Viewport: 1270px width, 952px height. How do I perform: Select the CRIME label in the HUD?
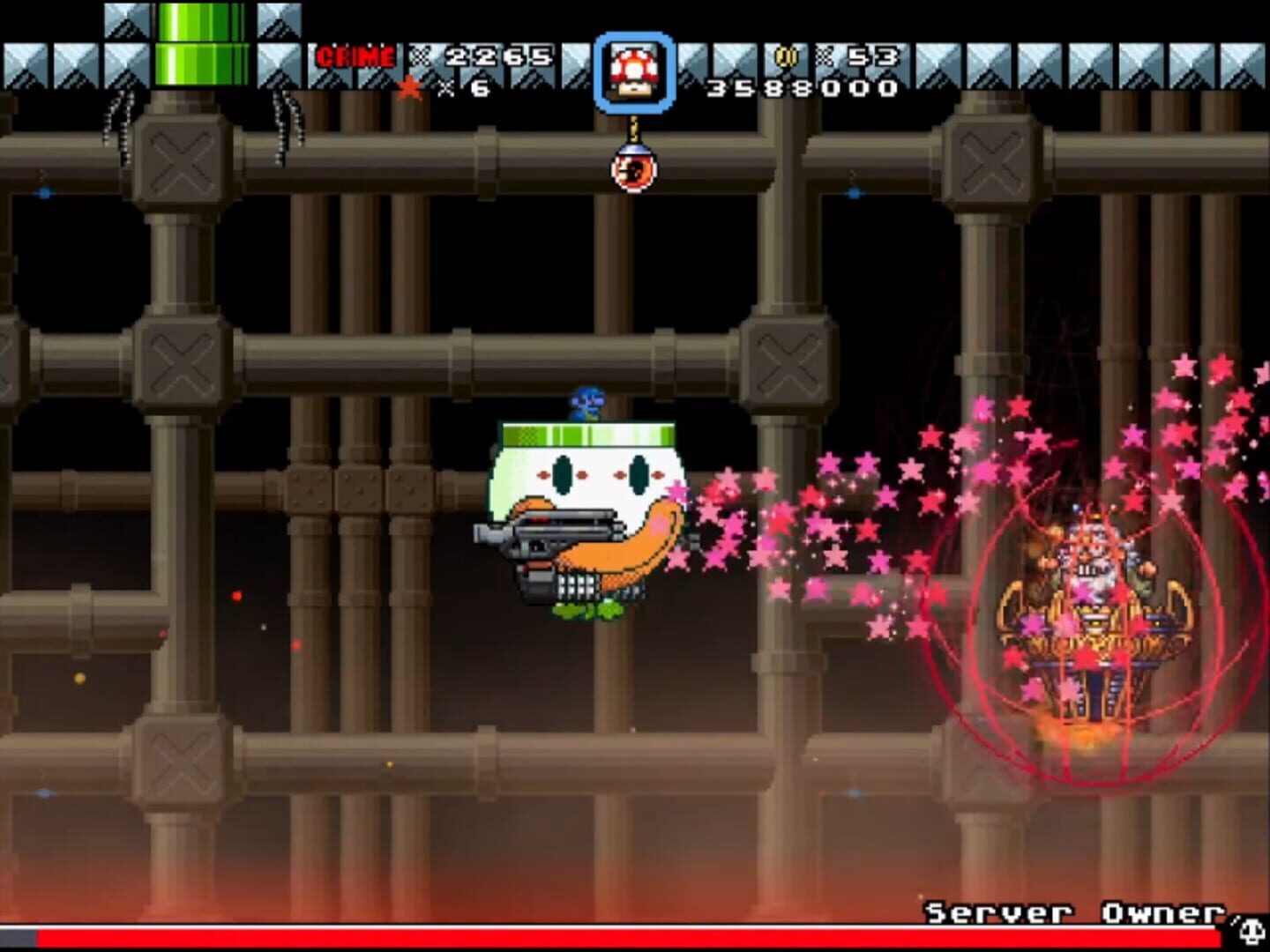pos(355,56)
